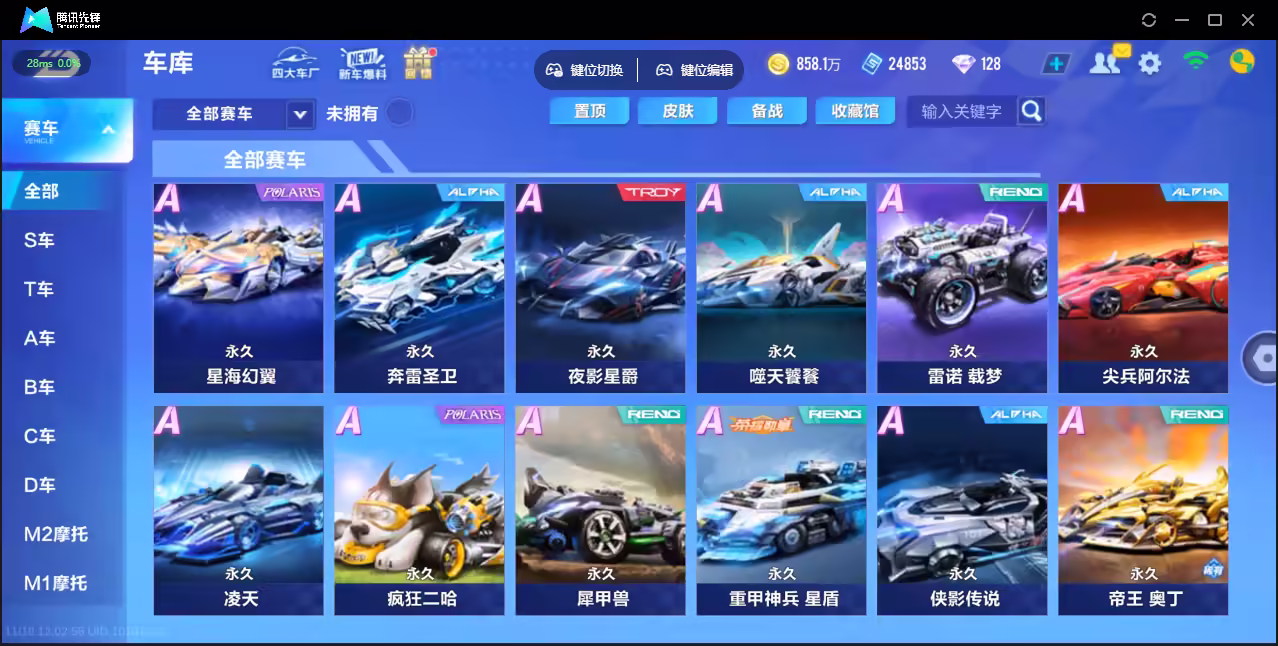1278x646 pixels.
Task: Close the emulator window
Action: pyautogui.click(x=1248, y=20)
